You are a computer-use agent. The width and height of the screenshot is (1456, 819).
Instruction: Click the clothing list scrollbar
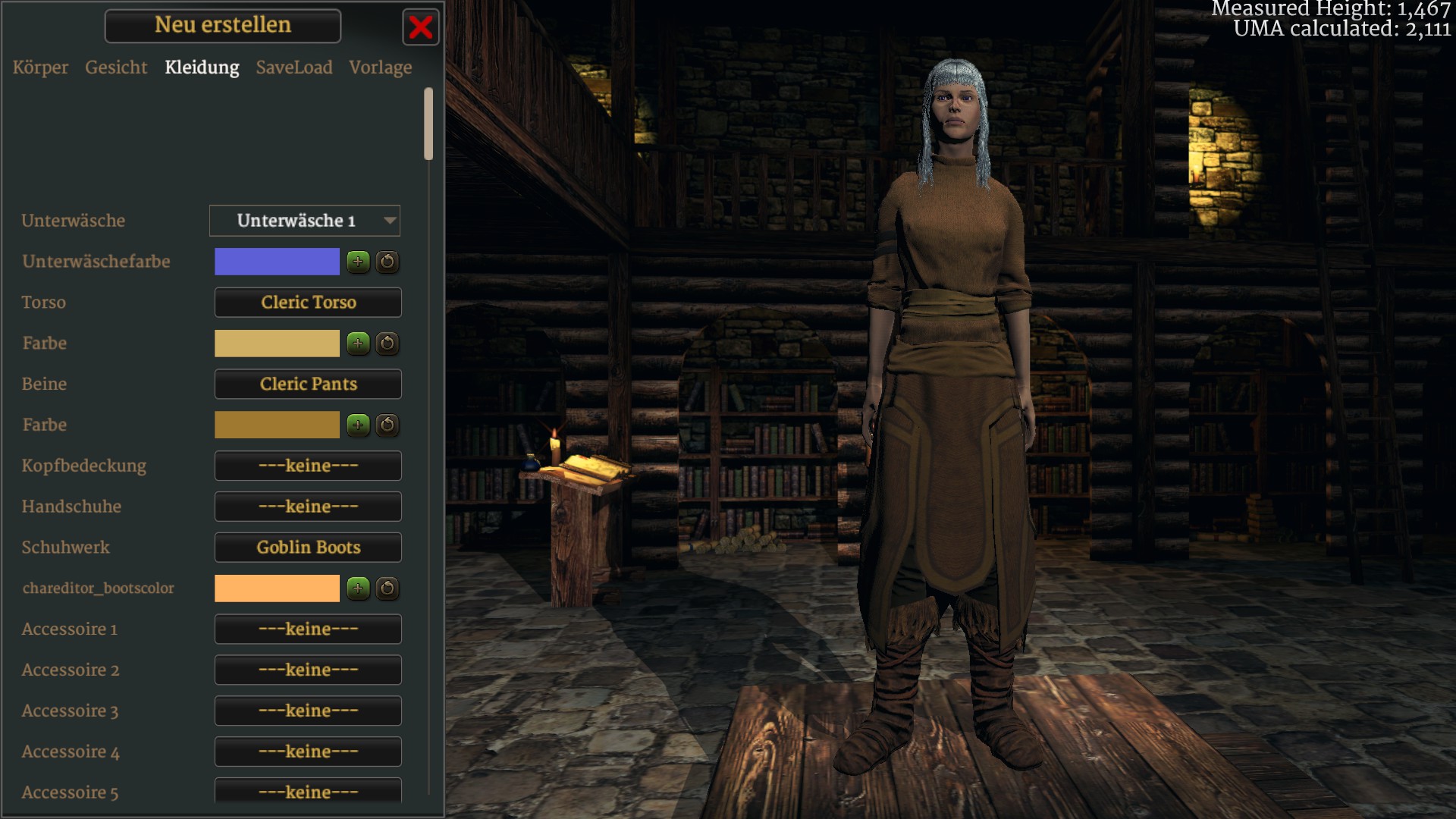tap(428, 124)
